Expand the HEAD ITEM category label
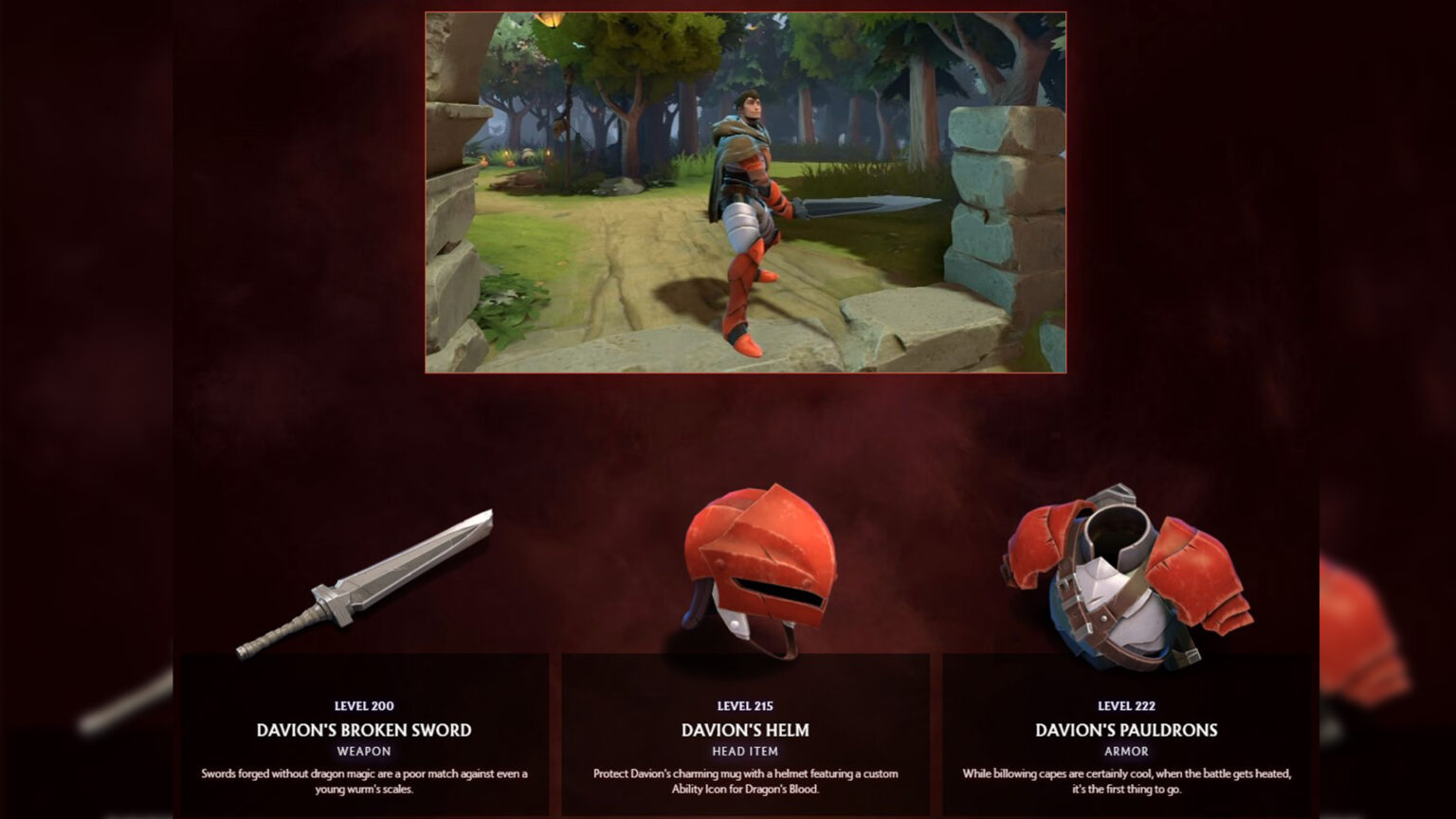Viewport: 1456px width, 819px height. click(x=744, y=750)
